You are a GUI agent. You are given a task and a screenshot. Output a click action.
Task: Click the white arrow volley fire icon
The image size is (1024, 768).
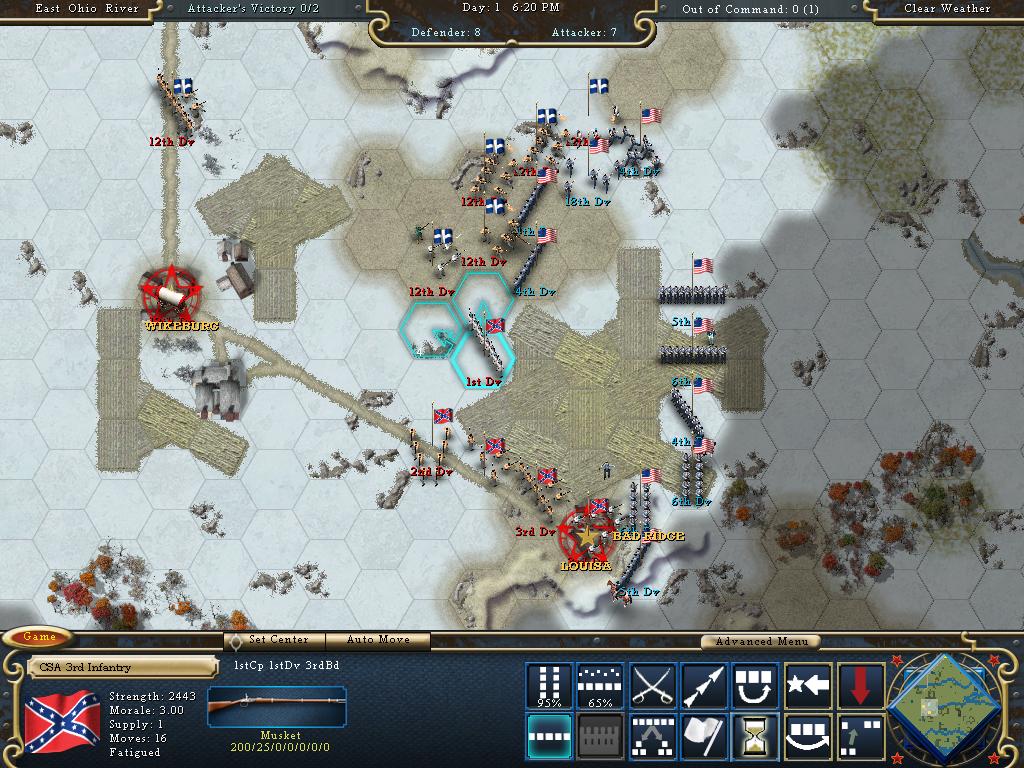click(704, 686)
